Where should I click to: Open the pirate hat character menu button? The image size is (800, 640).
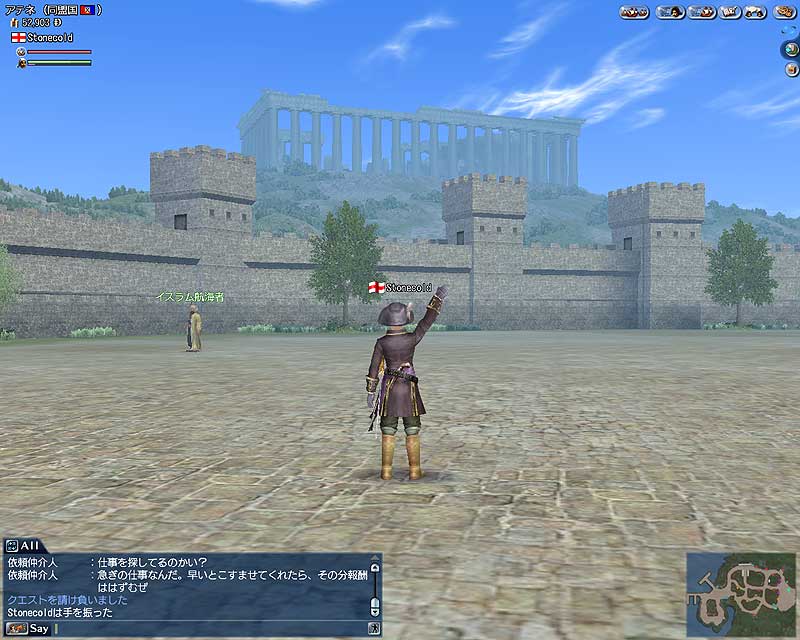tap(670, 12)
